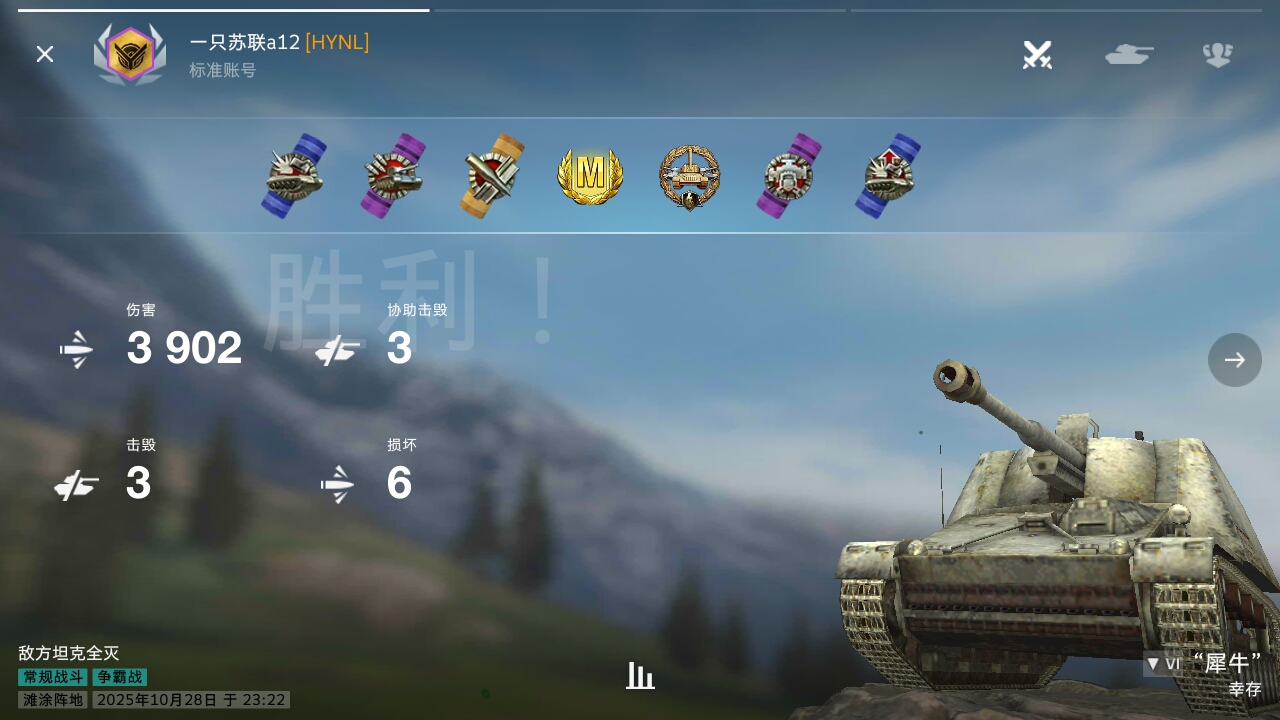Go to next results page arrow
This screenshot has height=720, width=1280.
[x=1234, y=360]
